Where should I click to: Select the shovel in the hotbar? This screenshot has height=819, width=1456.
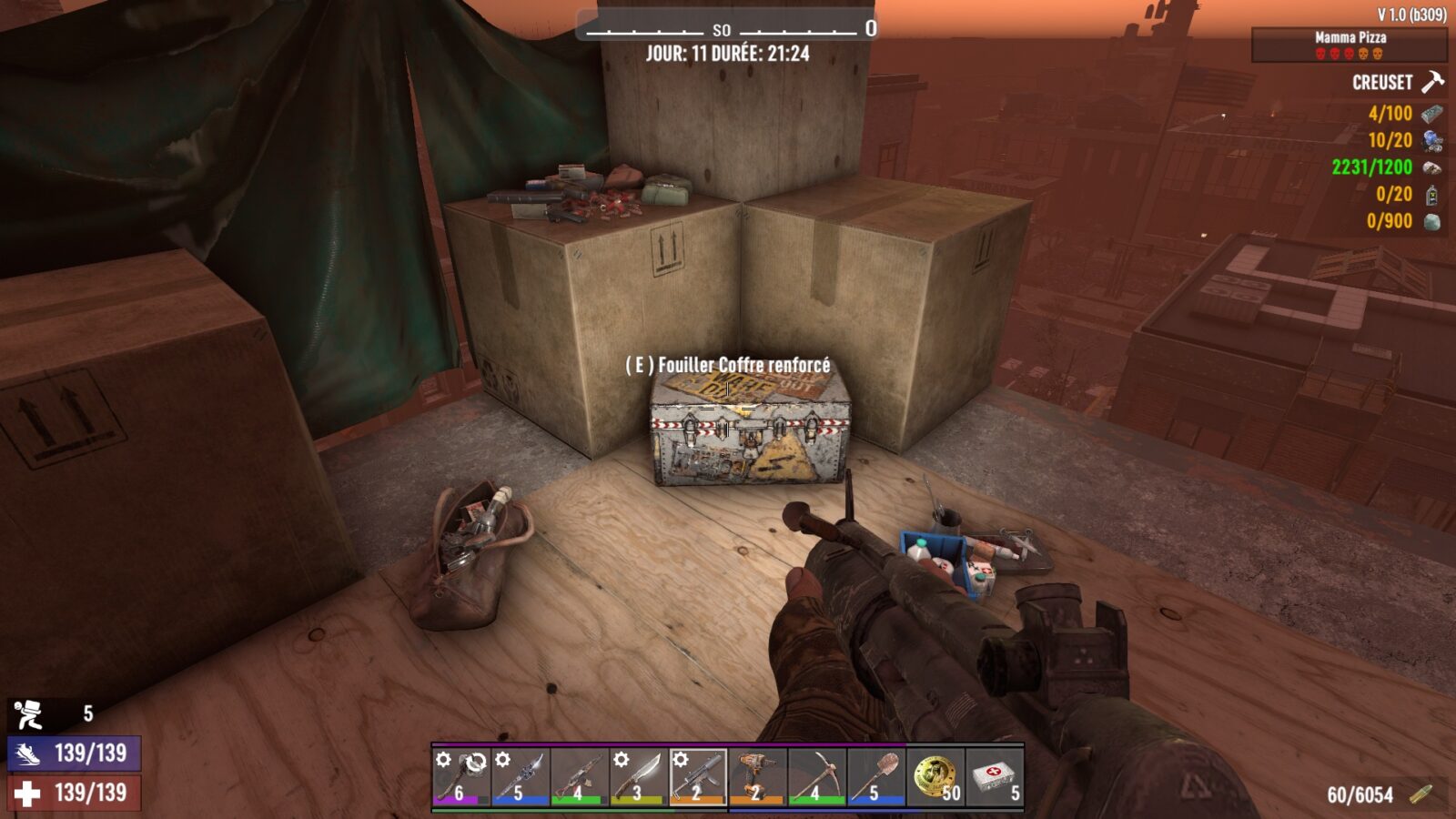point(875,776)
